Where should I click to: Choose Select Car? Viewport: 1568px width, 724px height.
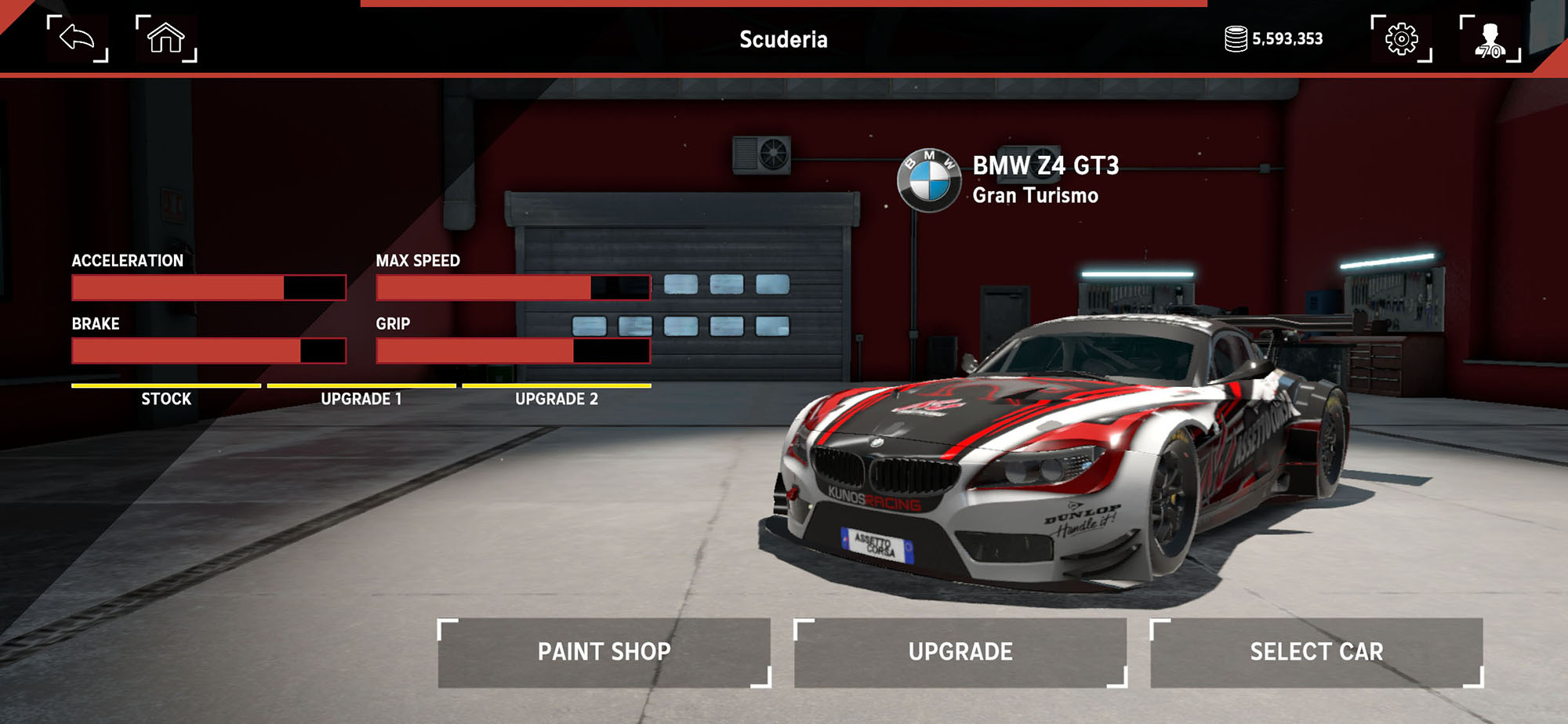coord(1316,652)
